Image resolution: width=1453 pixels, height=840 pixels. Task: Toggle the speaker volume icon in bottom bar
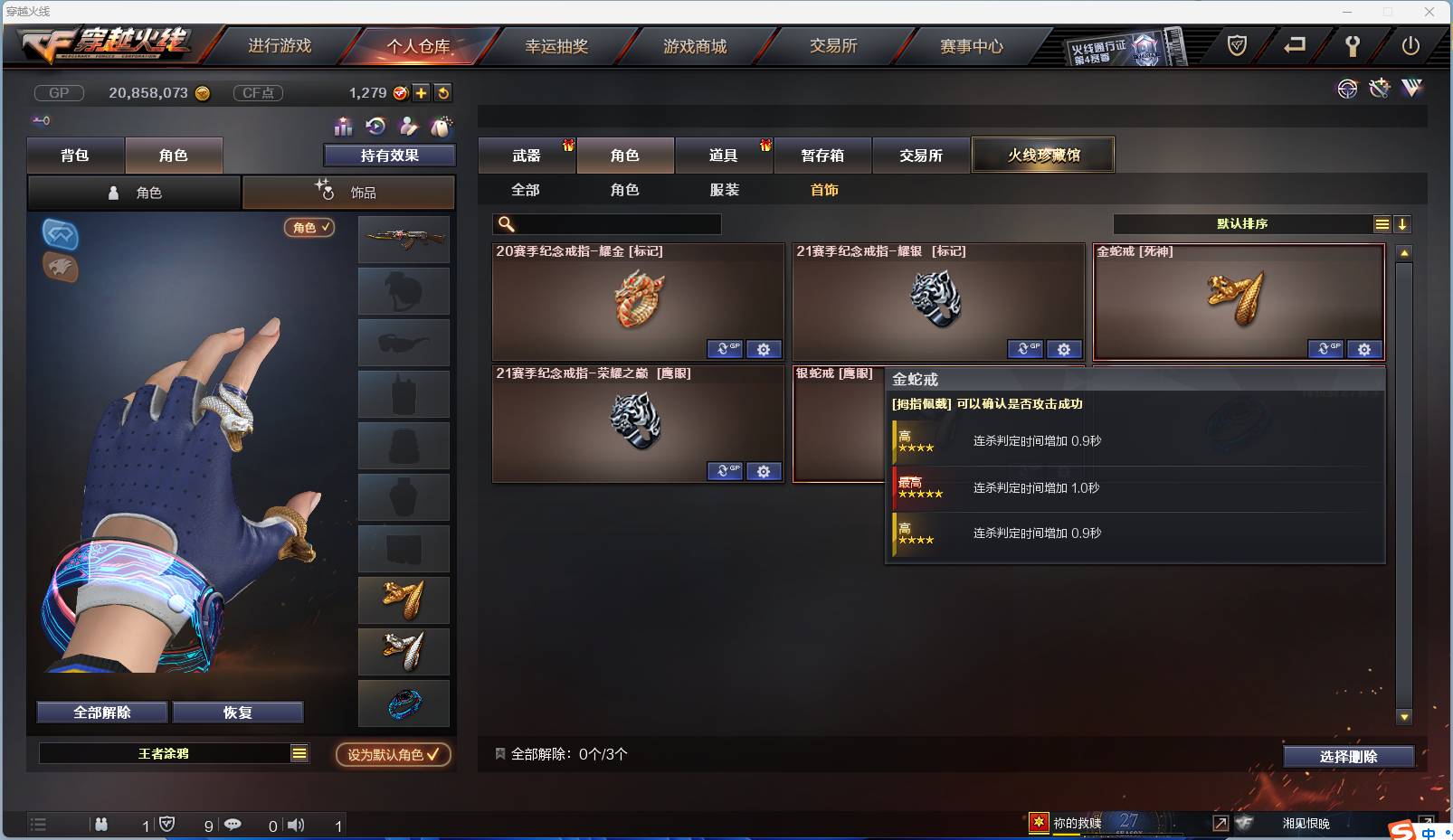[296, 825]
